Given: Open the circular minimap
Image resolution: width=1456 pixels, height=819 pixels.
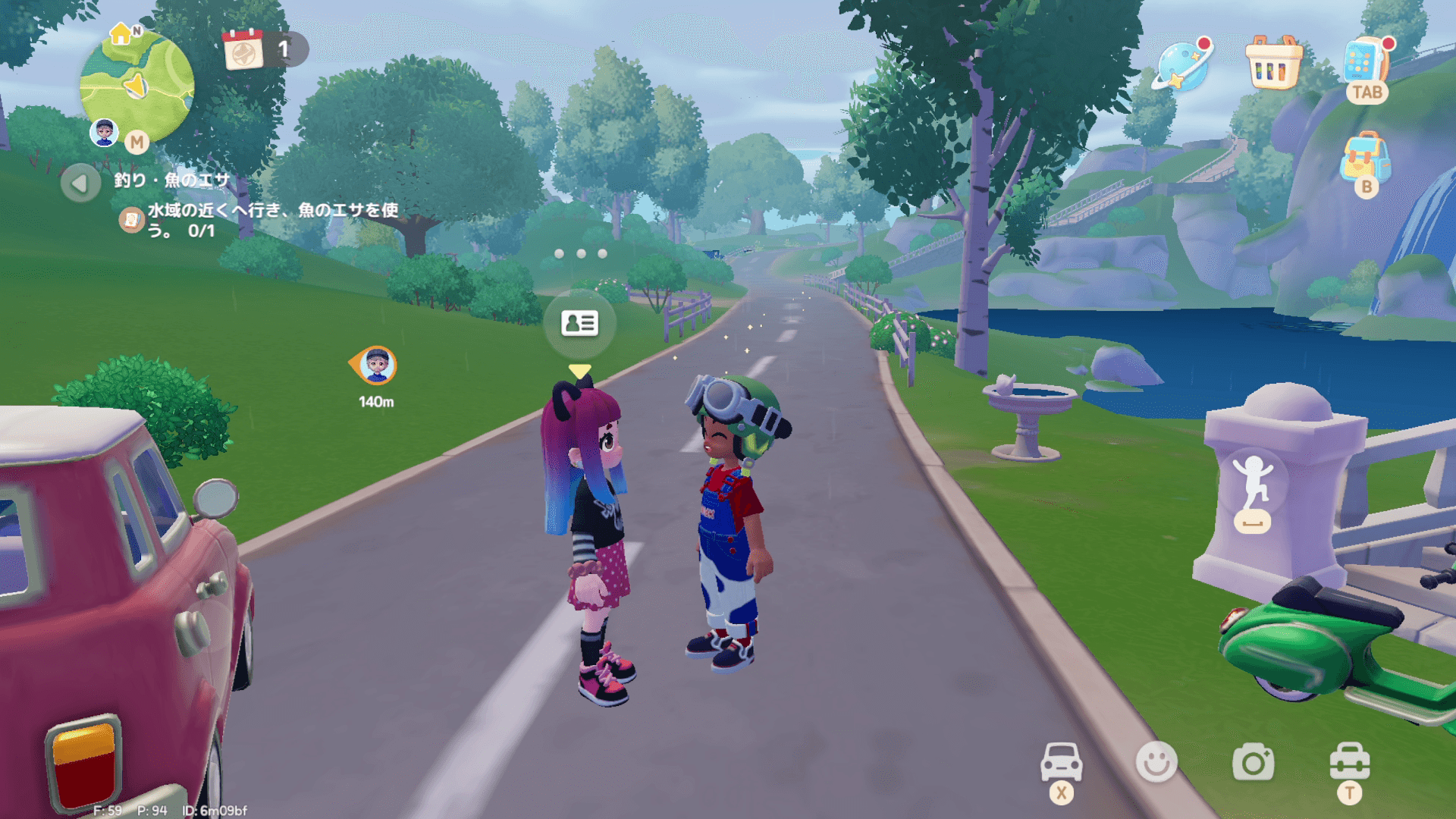Looking at the screenshot, I should [137, 85].
